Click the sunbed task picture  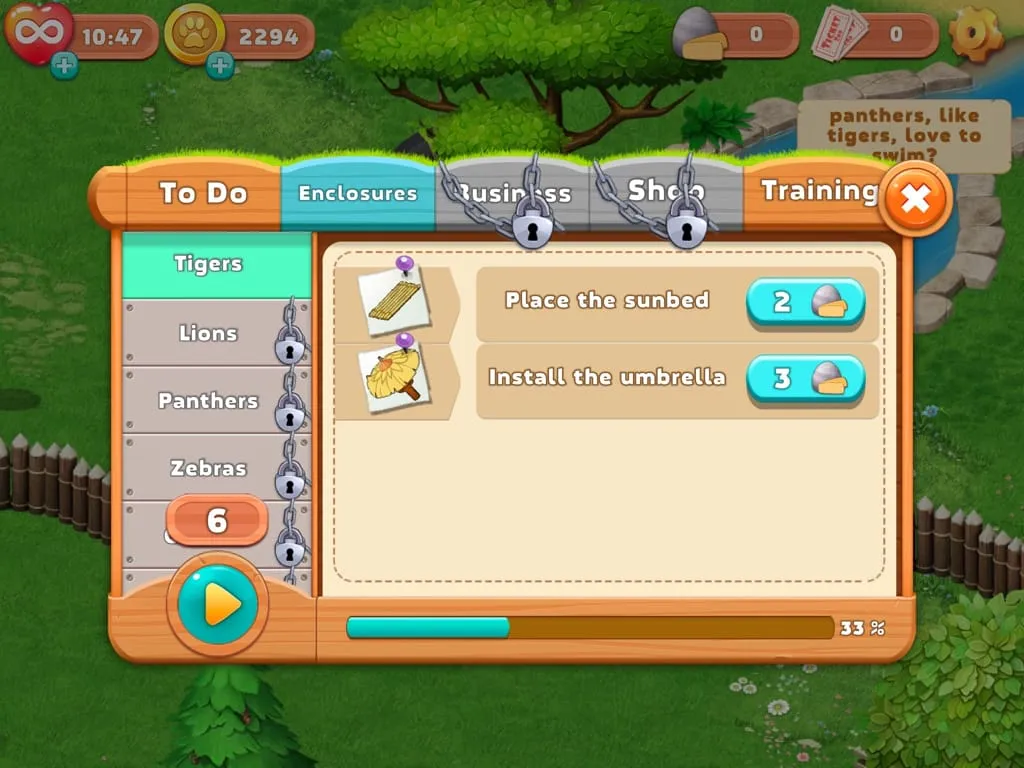coord(395,296)
